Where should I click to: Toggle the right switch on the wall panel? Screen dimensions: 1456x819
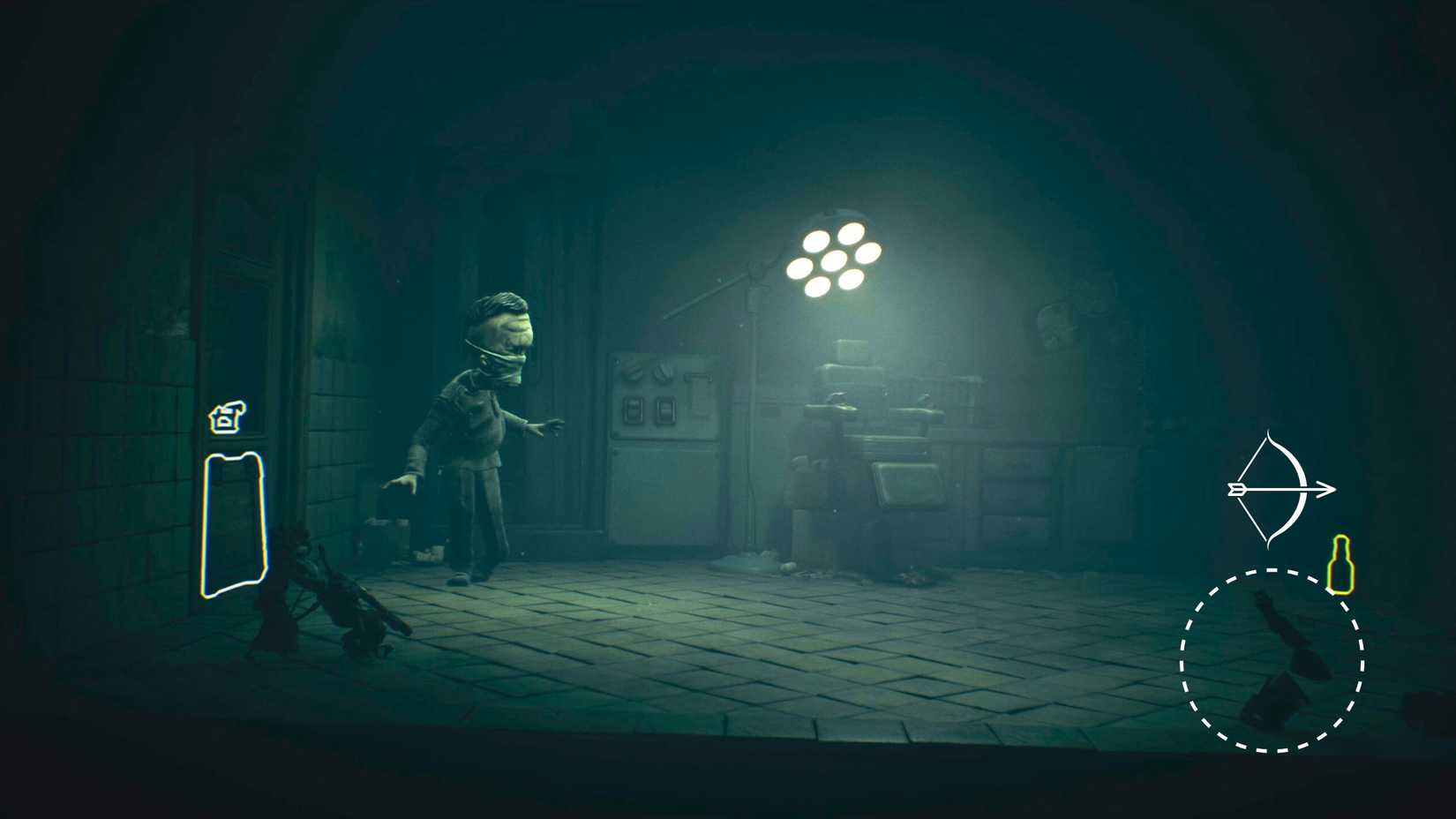[667, 409]
